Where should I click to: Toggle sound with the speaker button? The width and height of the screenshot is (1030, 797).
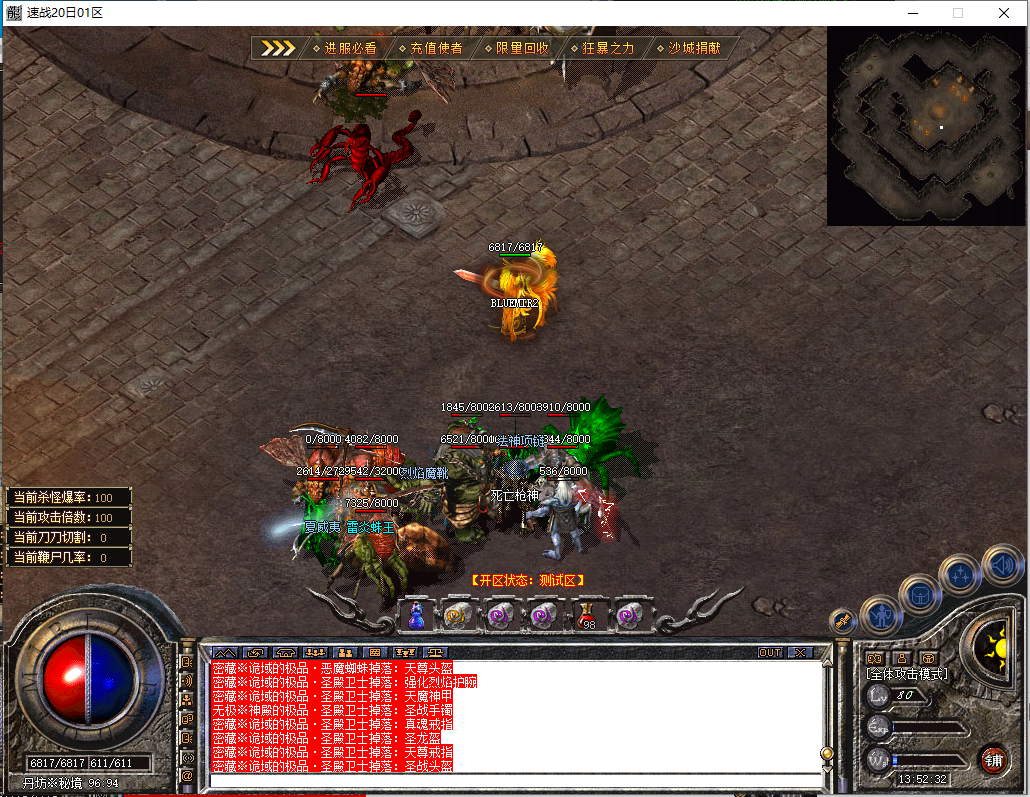pyautogui.click(x=1002, y=565)
